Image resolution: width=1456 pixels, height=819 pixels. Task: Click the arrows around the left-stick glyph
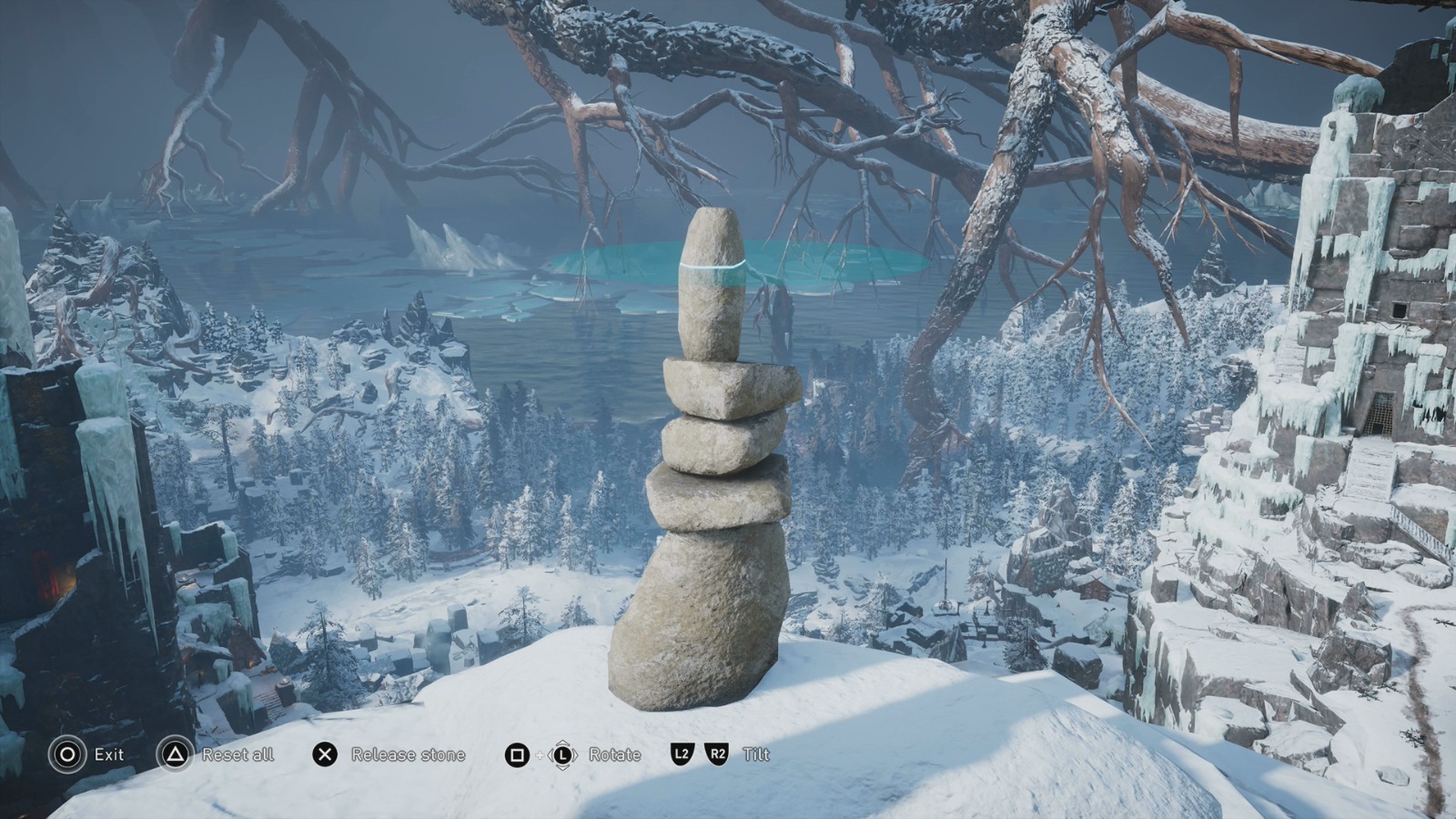[564, 754]
